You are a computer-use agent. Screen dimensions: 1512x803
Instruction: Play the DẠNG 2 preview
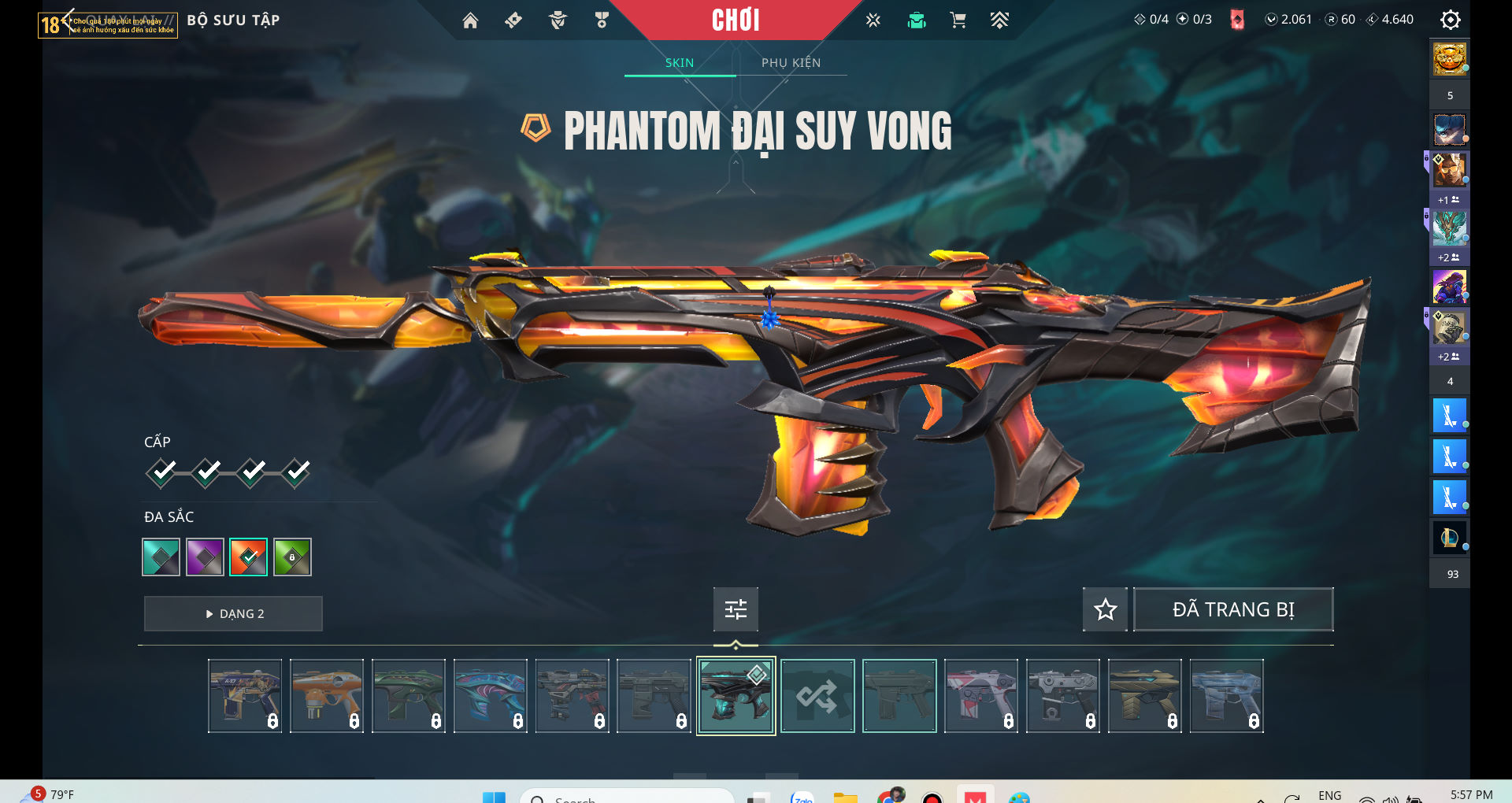(x=233, y=614)
